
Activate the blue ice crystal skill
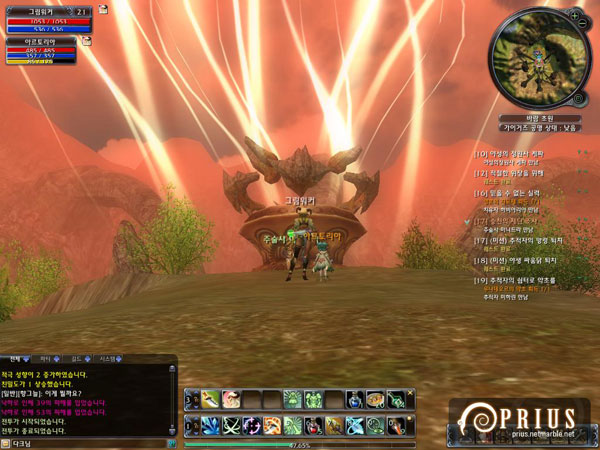point(212,425)
